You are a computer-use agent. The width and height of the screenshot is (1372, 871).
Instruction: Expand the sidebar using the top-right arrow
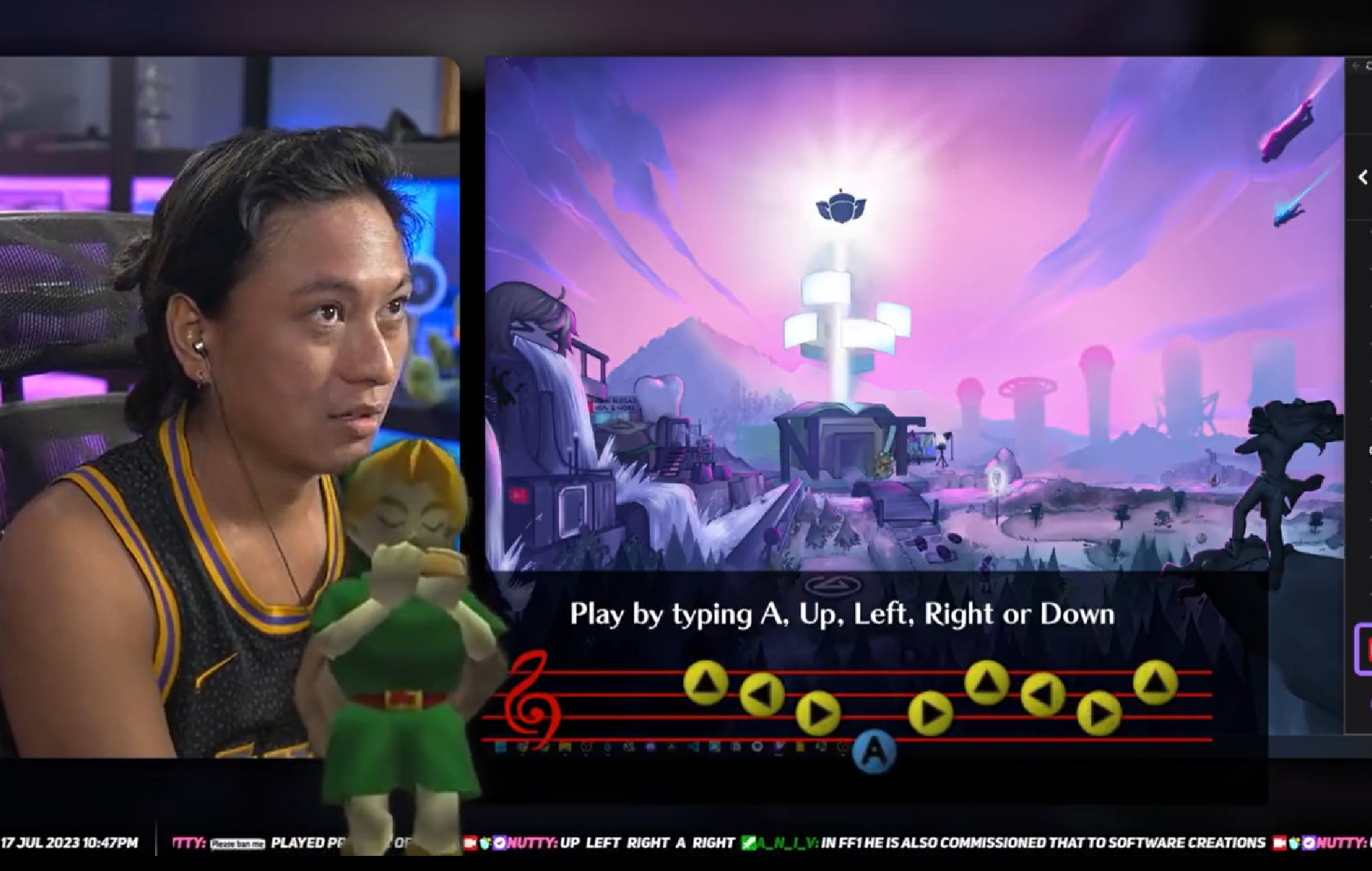[1357, 65]
